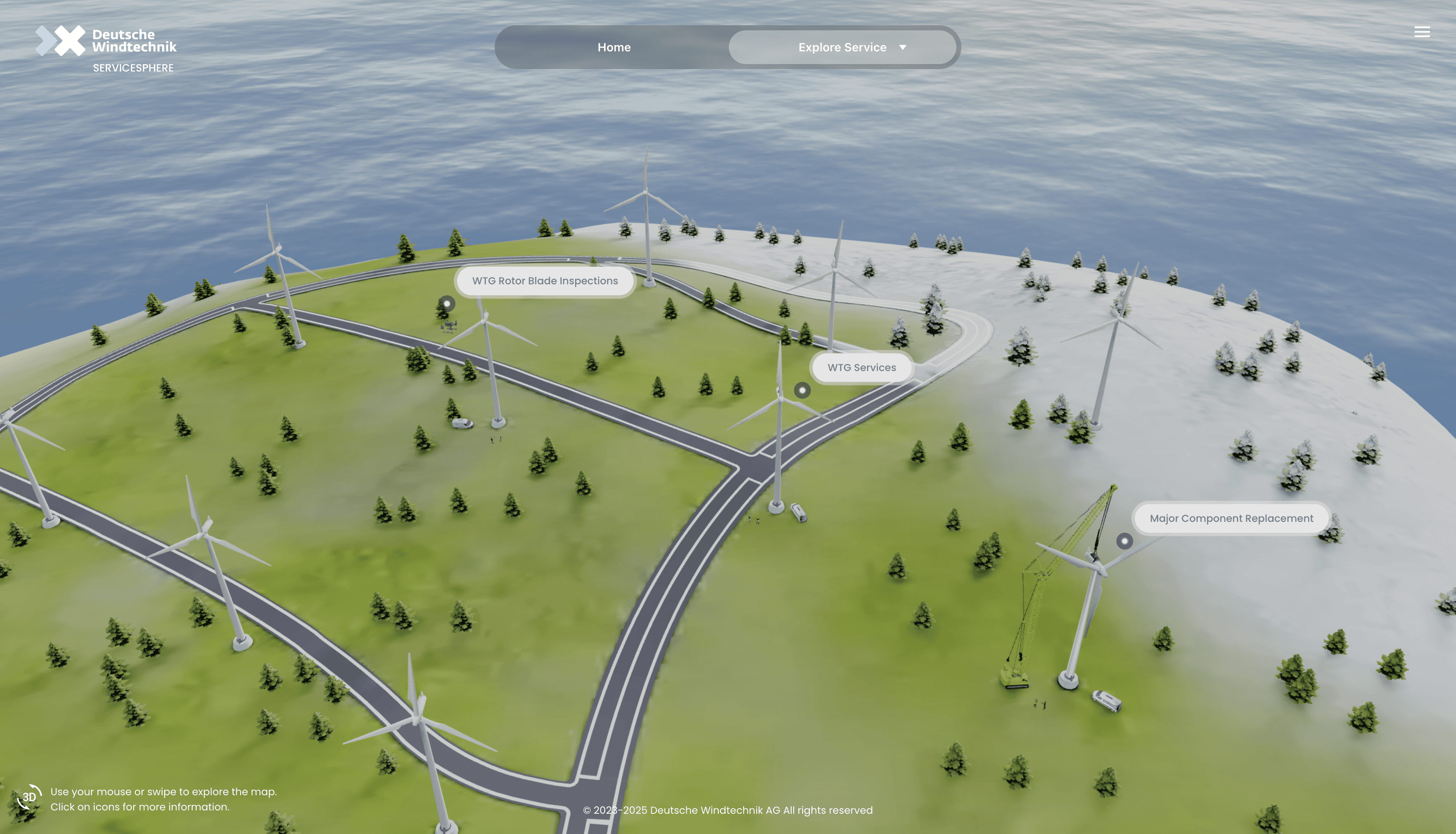This screenshot has height=834, width=1456.
Task: Click the Deutsche Windtechnik logo
Action: point(106,48)
